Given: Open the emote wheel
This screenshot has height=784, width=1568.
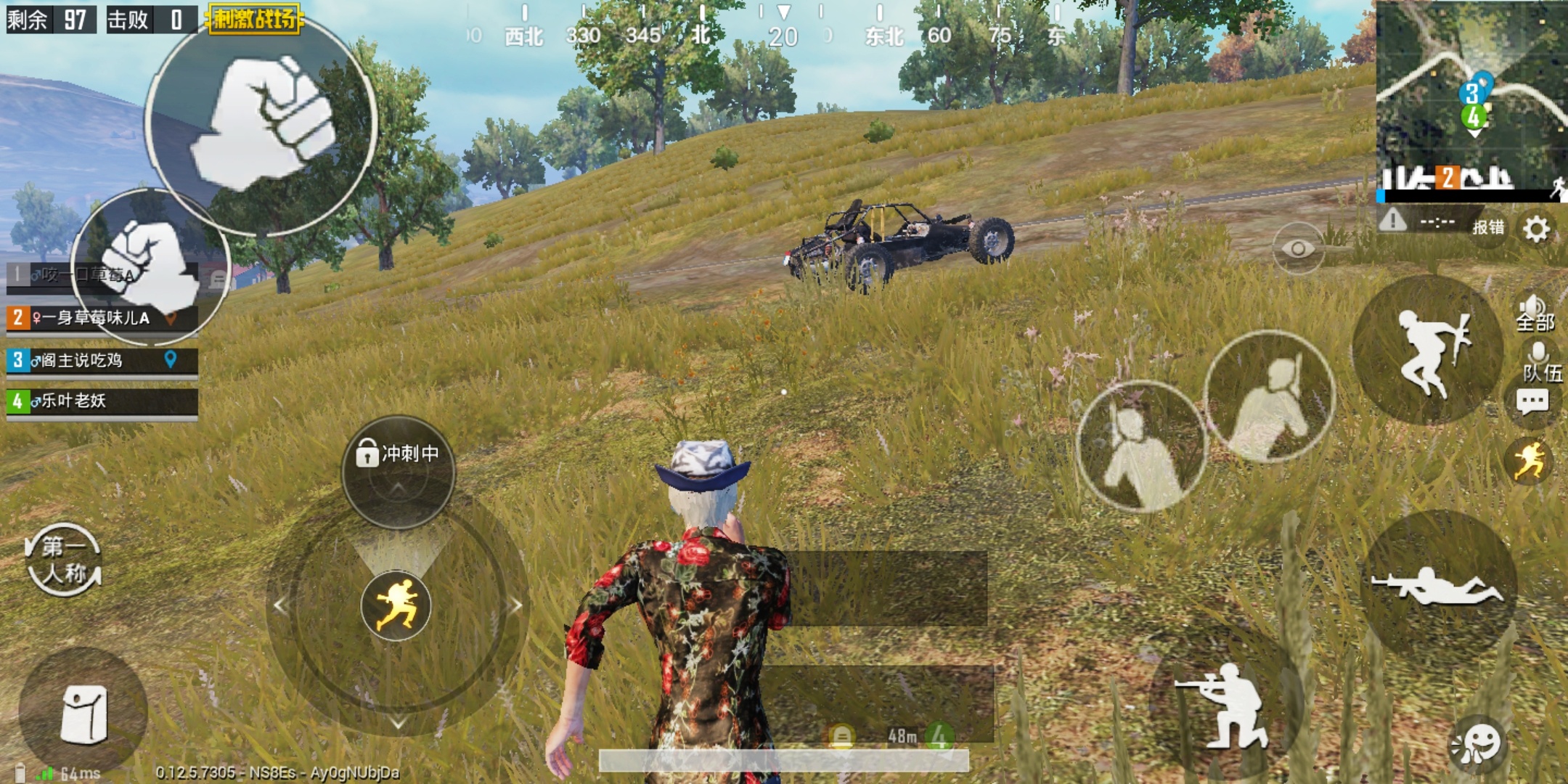Looking at the screenshot, I should pos(1477,744).
